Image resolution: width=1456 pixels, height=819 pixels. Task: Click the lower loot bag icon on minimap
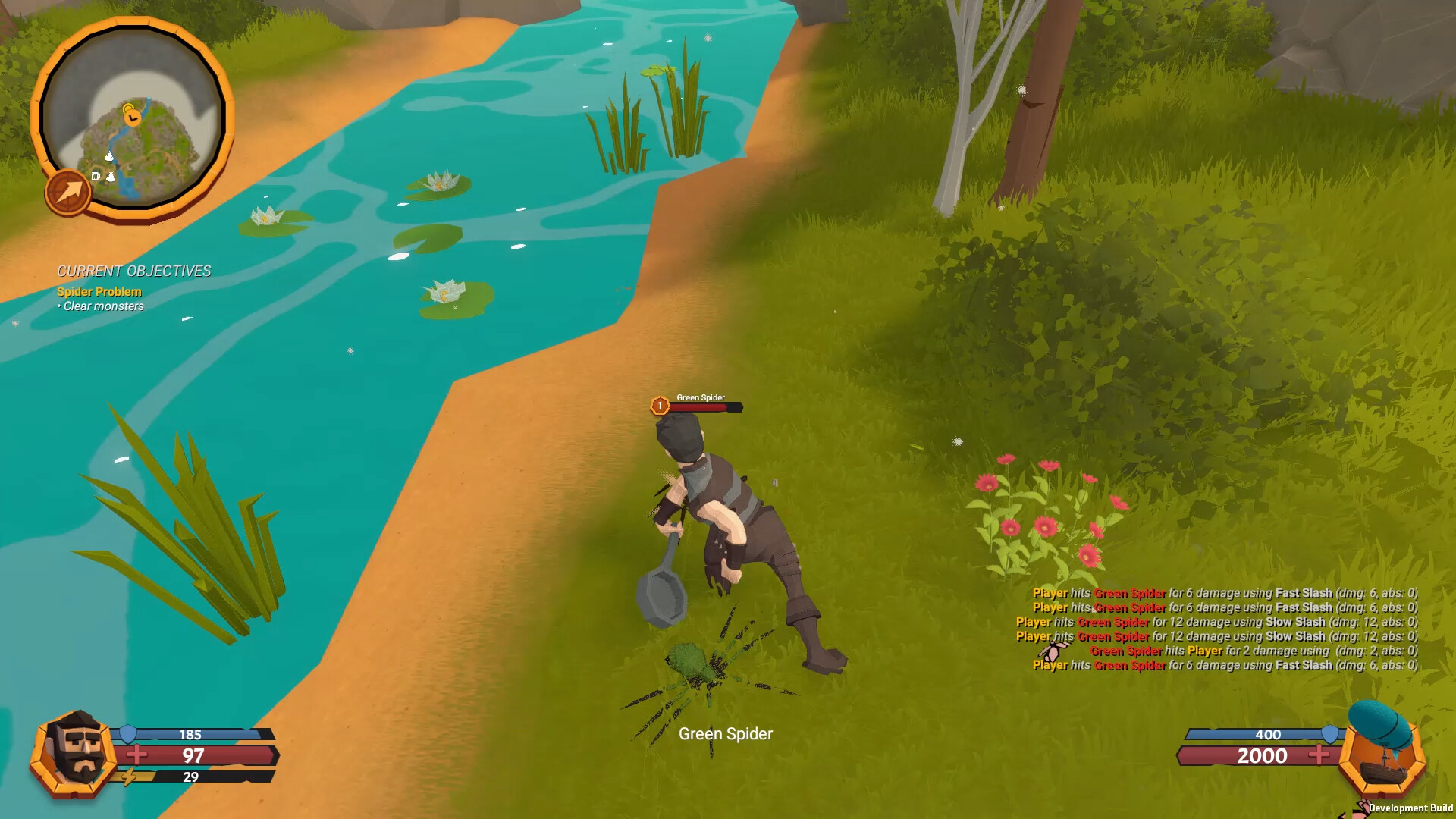click(111, 177)
